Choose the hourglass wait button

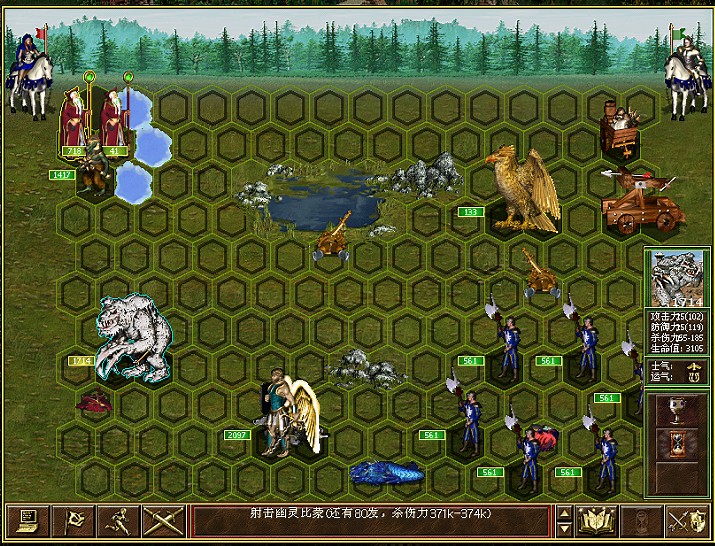641,521
